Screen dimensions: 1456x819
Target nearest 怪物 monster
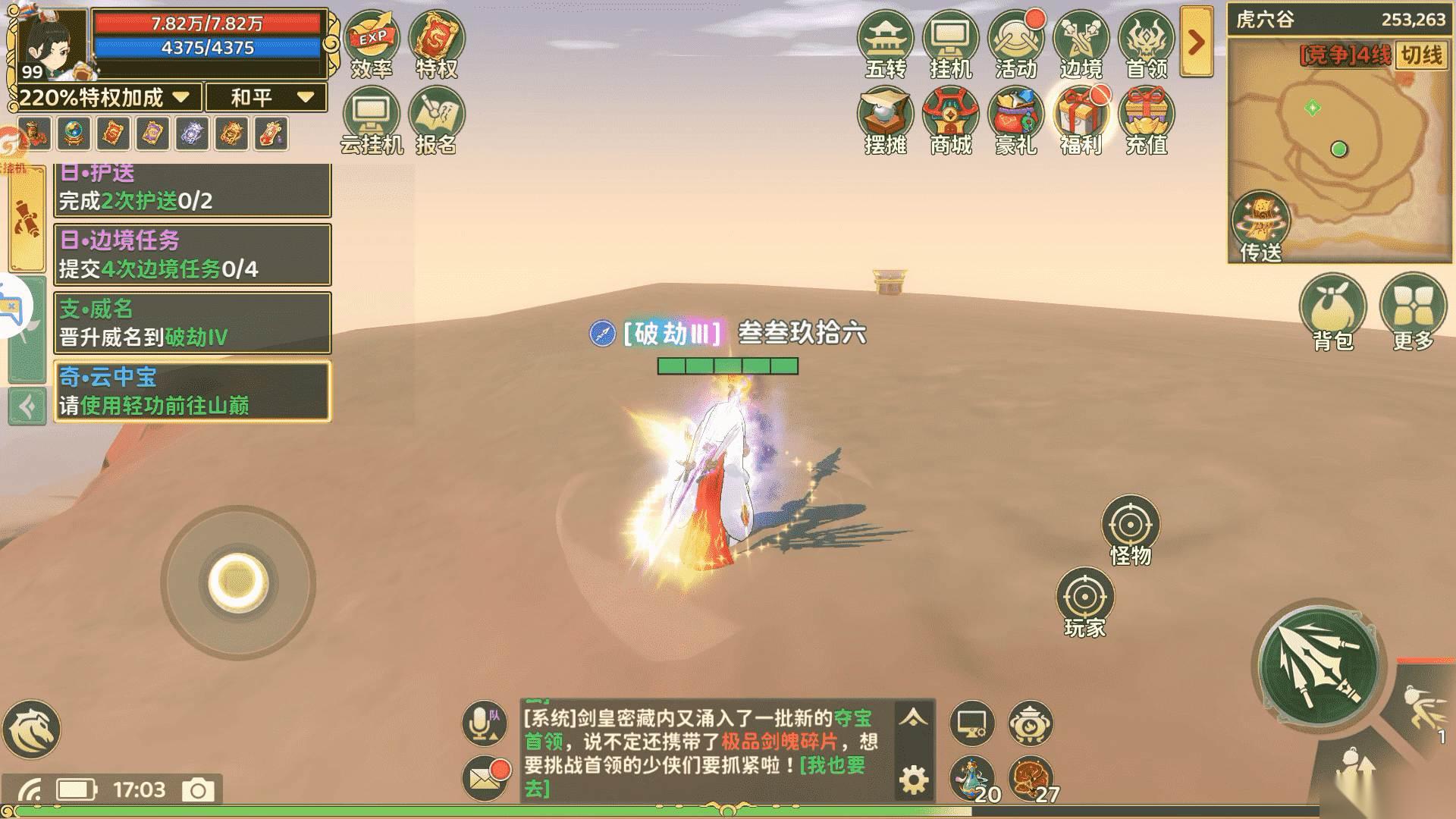[x=1130, y=529]
